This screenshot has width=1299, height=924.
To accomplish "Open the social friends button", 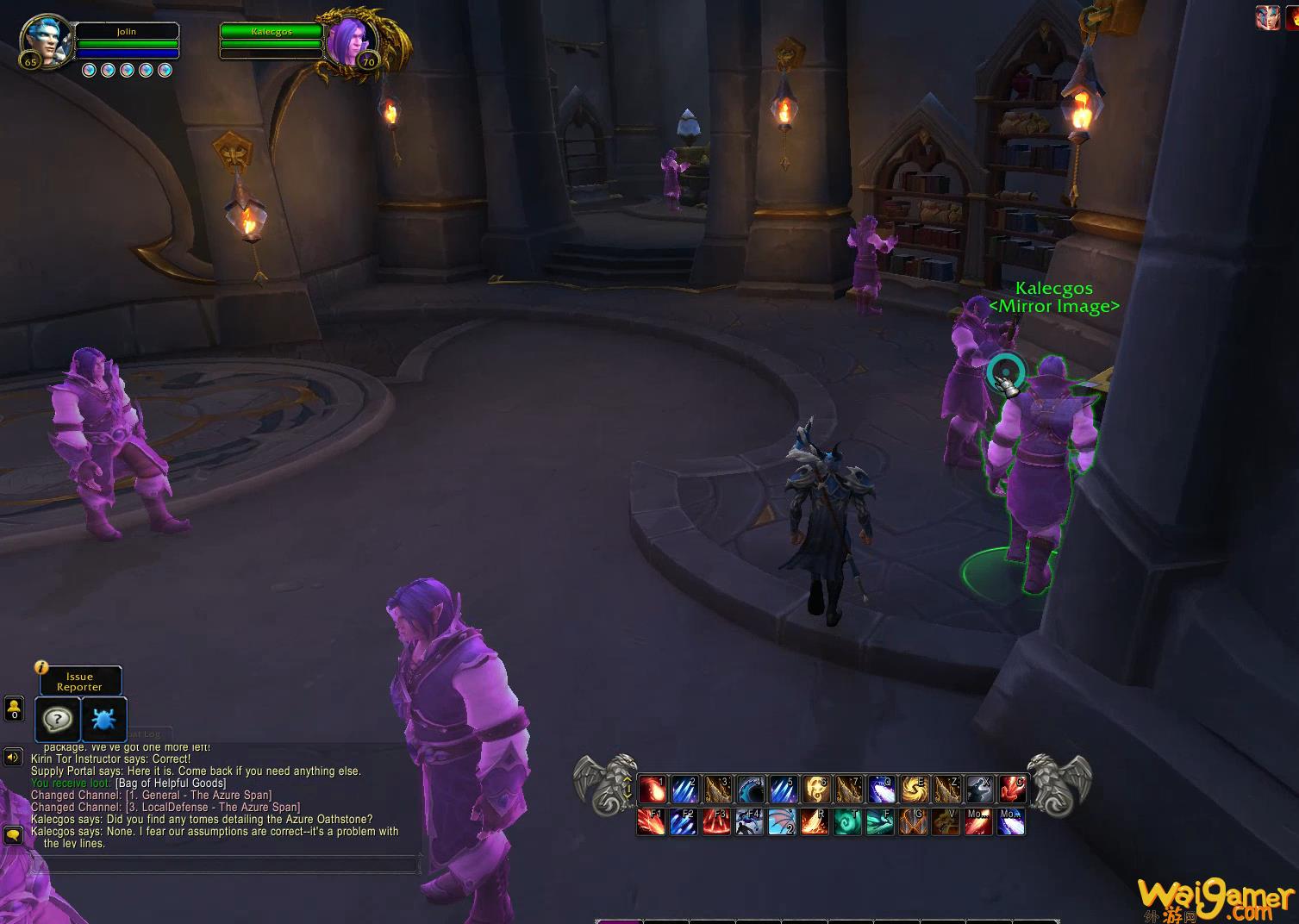I will [x=14, y=709].
